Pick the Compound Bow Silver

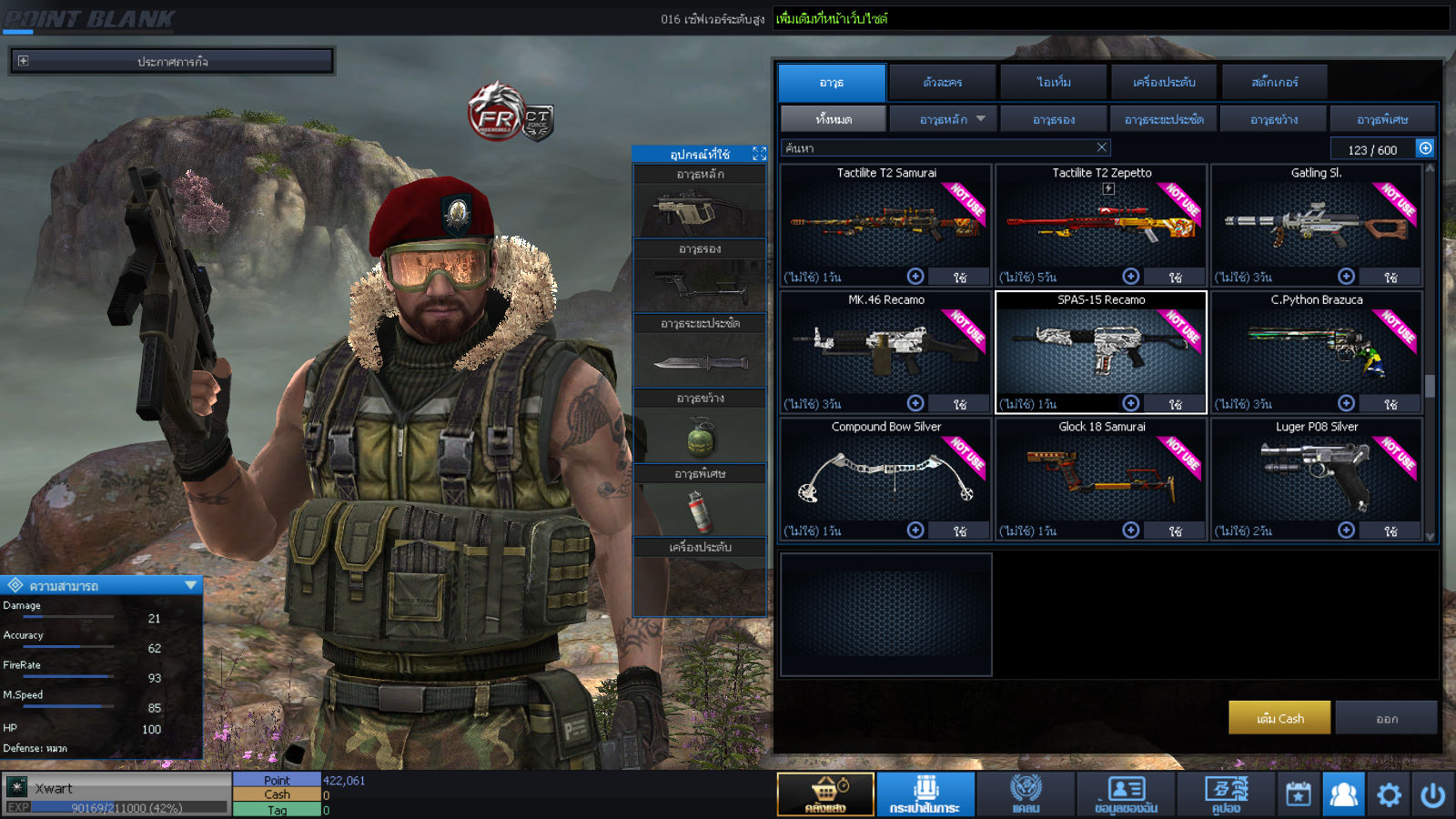click(885, 477)
